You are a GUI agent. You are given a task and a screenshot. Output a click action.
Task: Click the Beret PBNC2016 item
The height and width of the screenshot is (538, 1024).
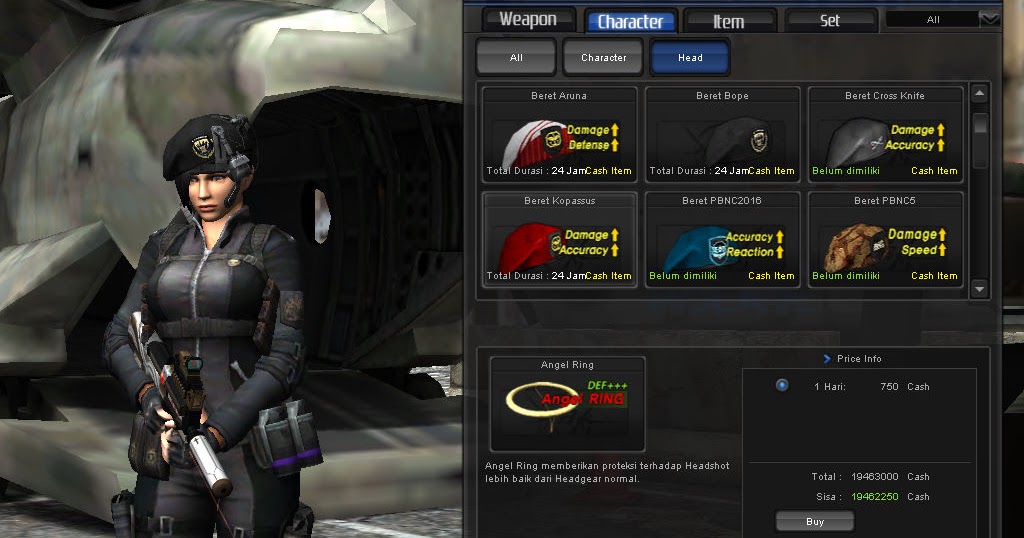[x=722, y=240]
